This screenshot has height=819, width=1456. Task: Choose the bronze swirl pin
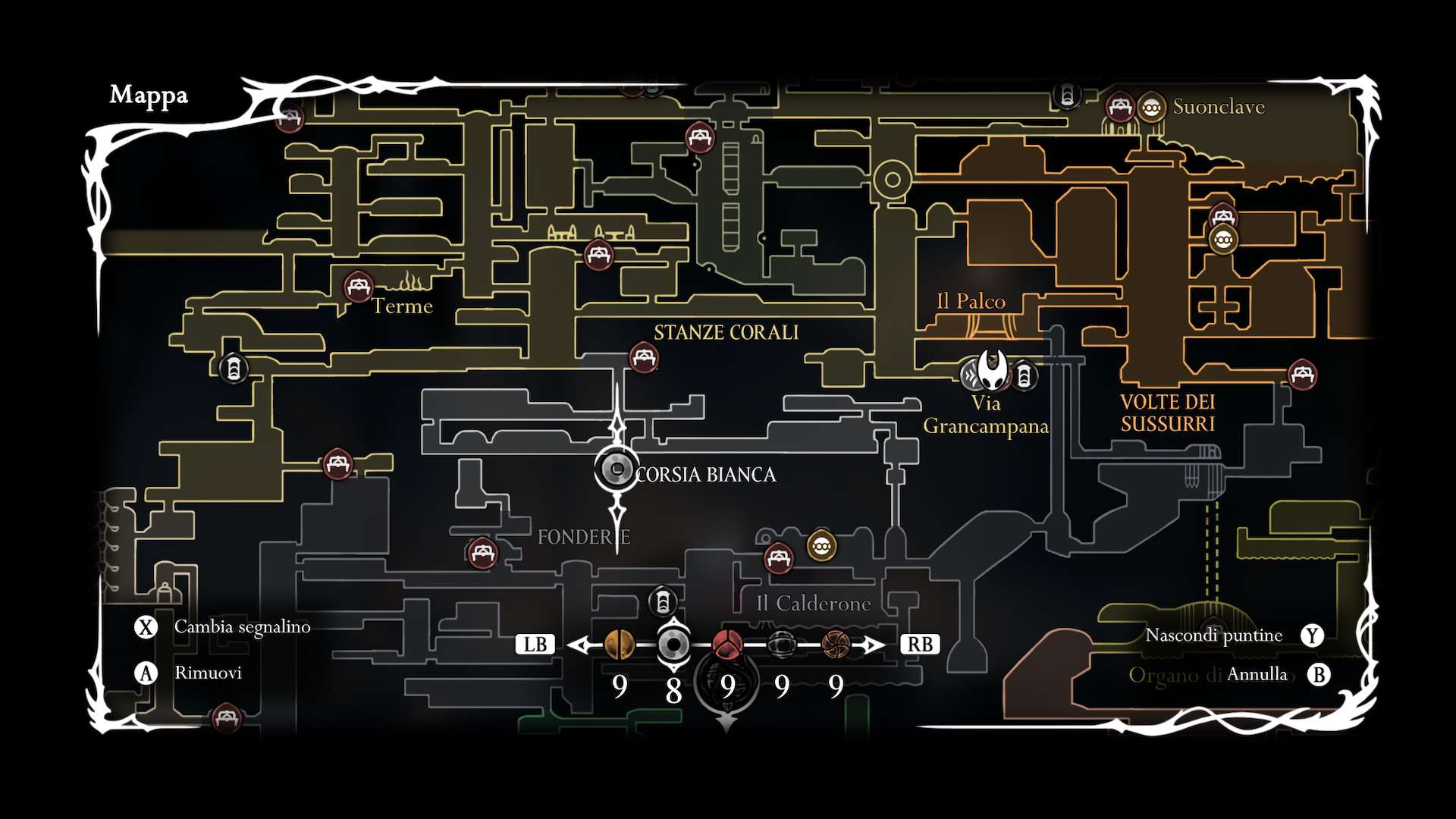(836, 645)
